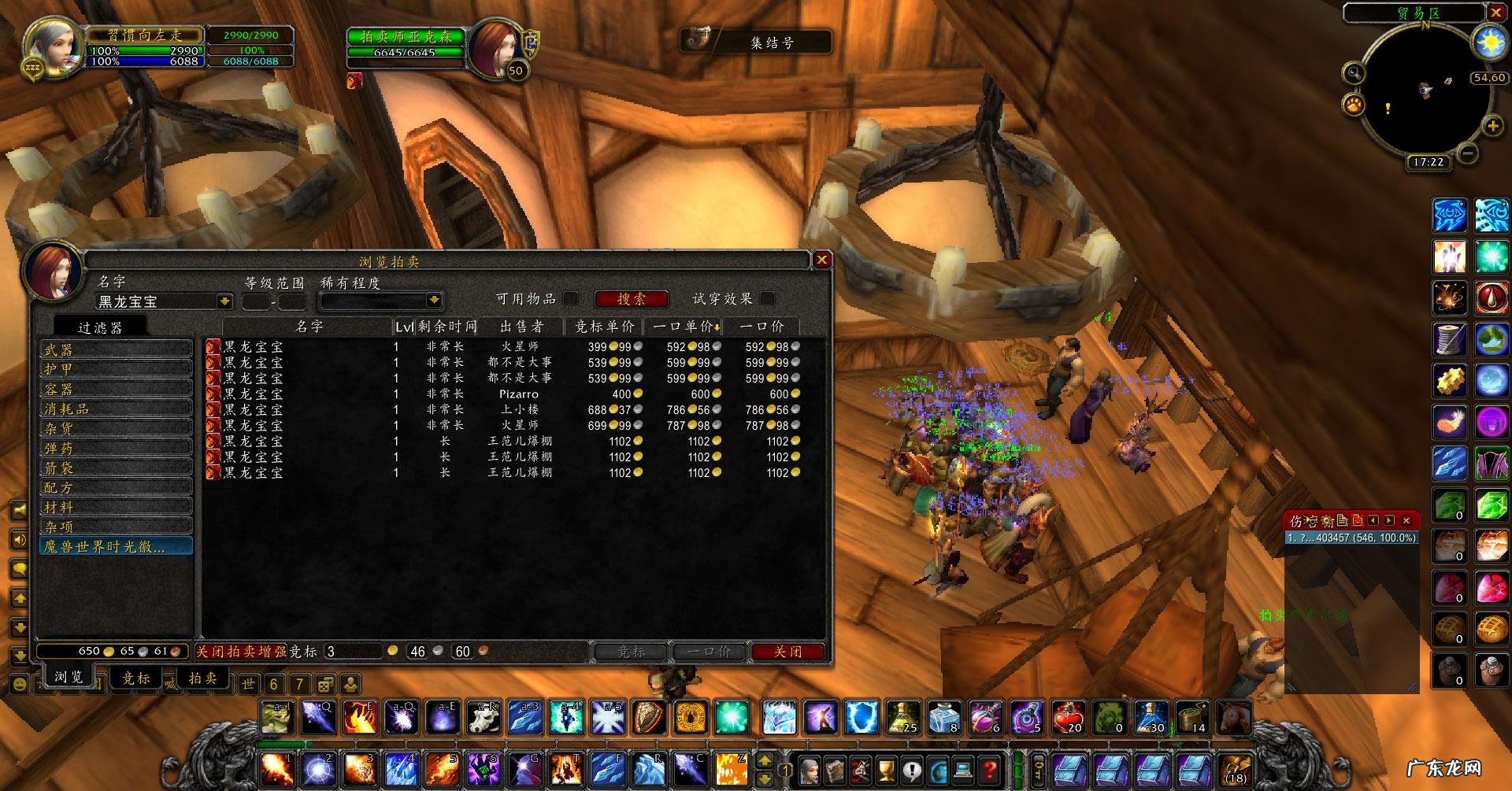Select the 消耗品 consumables filter category
Screen dimensions: 1512x791
115,408
